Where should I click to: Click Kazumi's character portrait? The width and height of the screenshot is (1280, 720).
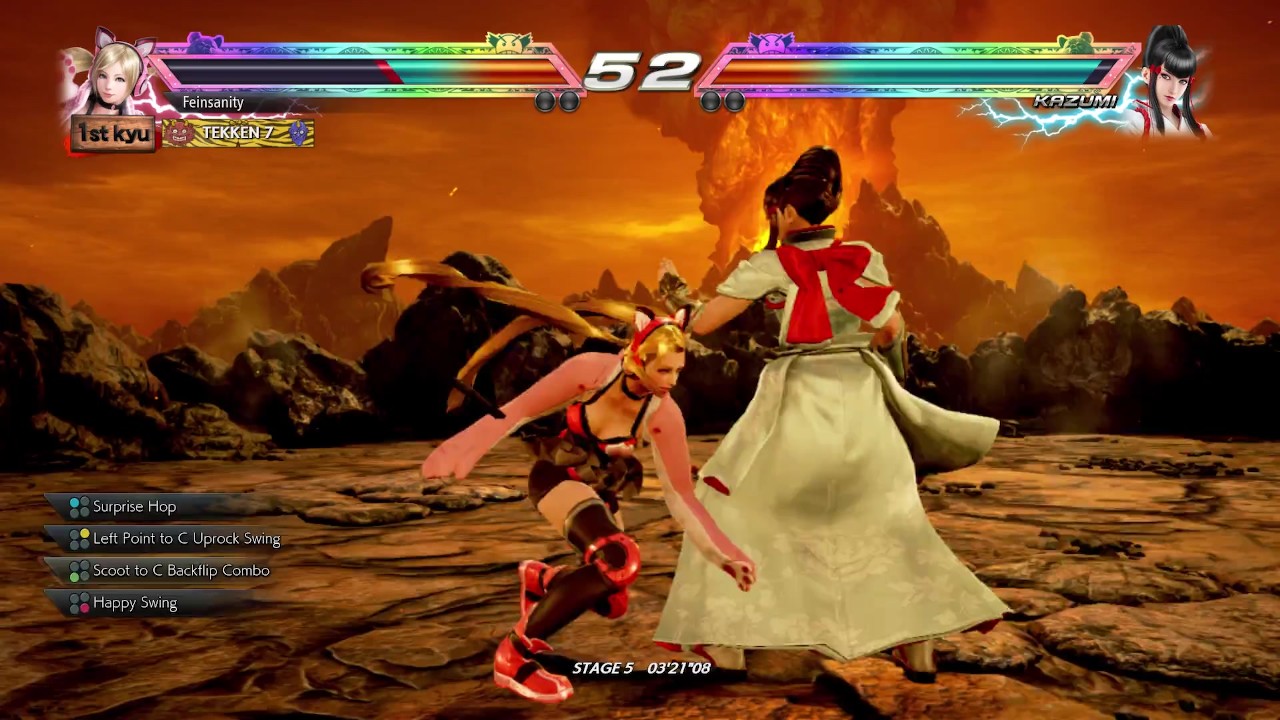pyautogui.click(x=1171, y=82)
